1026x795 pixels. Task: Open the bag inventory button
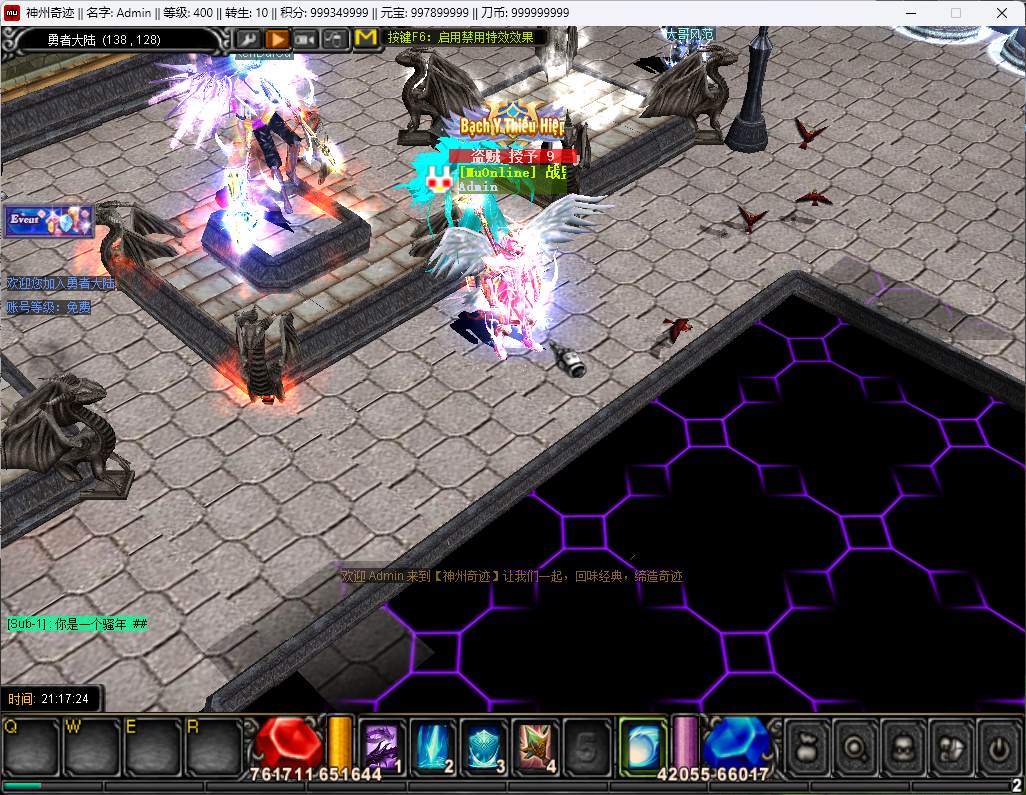coord(809,746)
